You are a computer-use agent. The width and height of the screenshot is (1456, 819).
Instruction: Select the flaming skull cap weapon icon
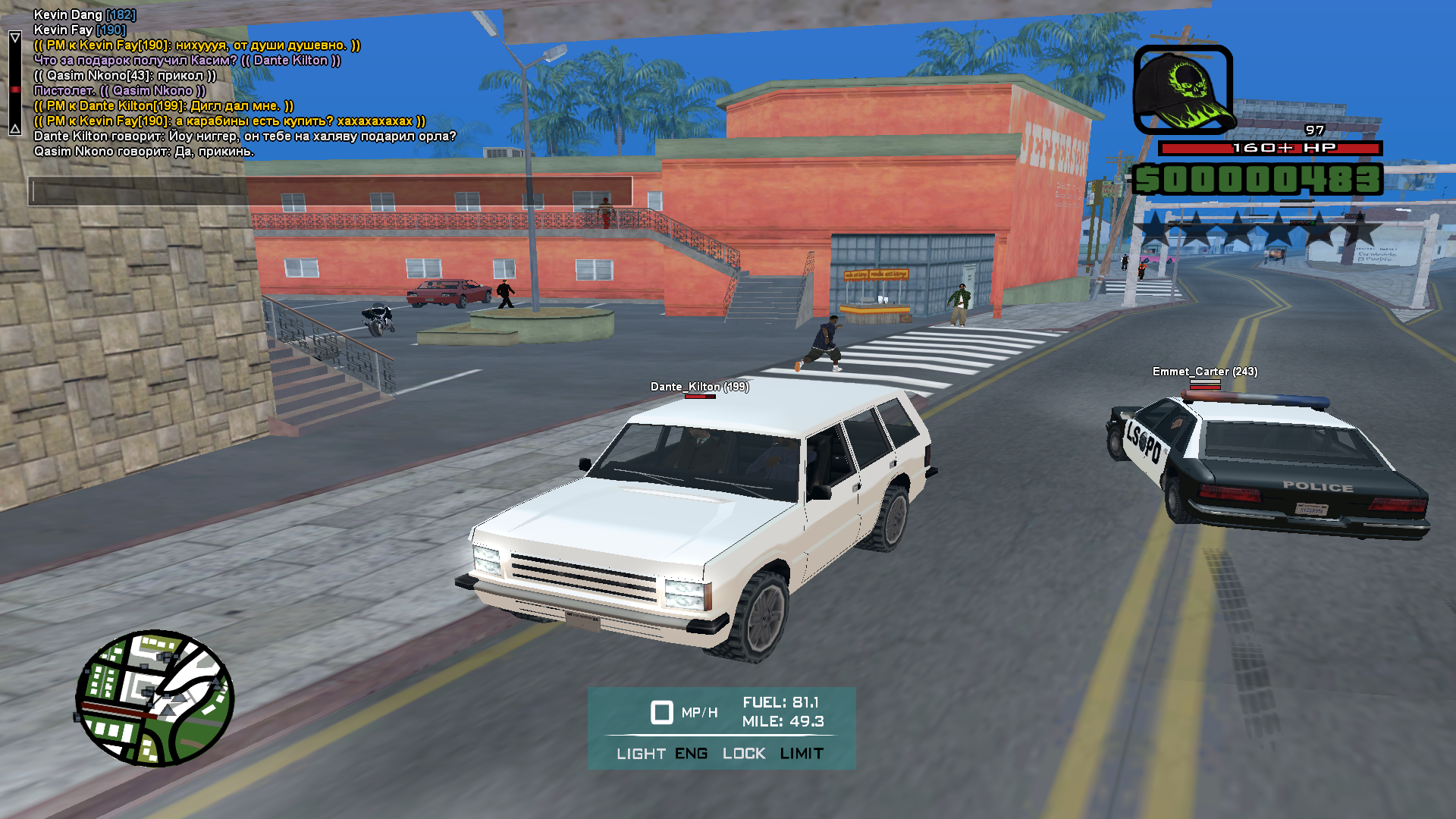click(x=1182, y=90)
